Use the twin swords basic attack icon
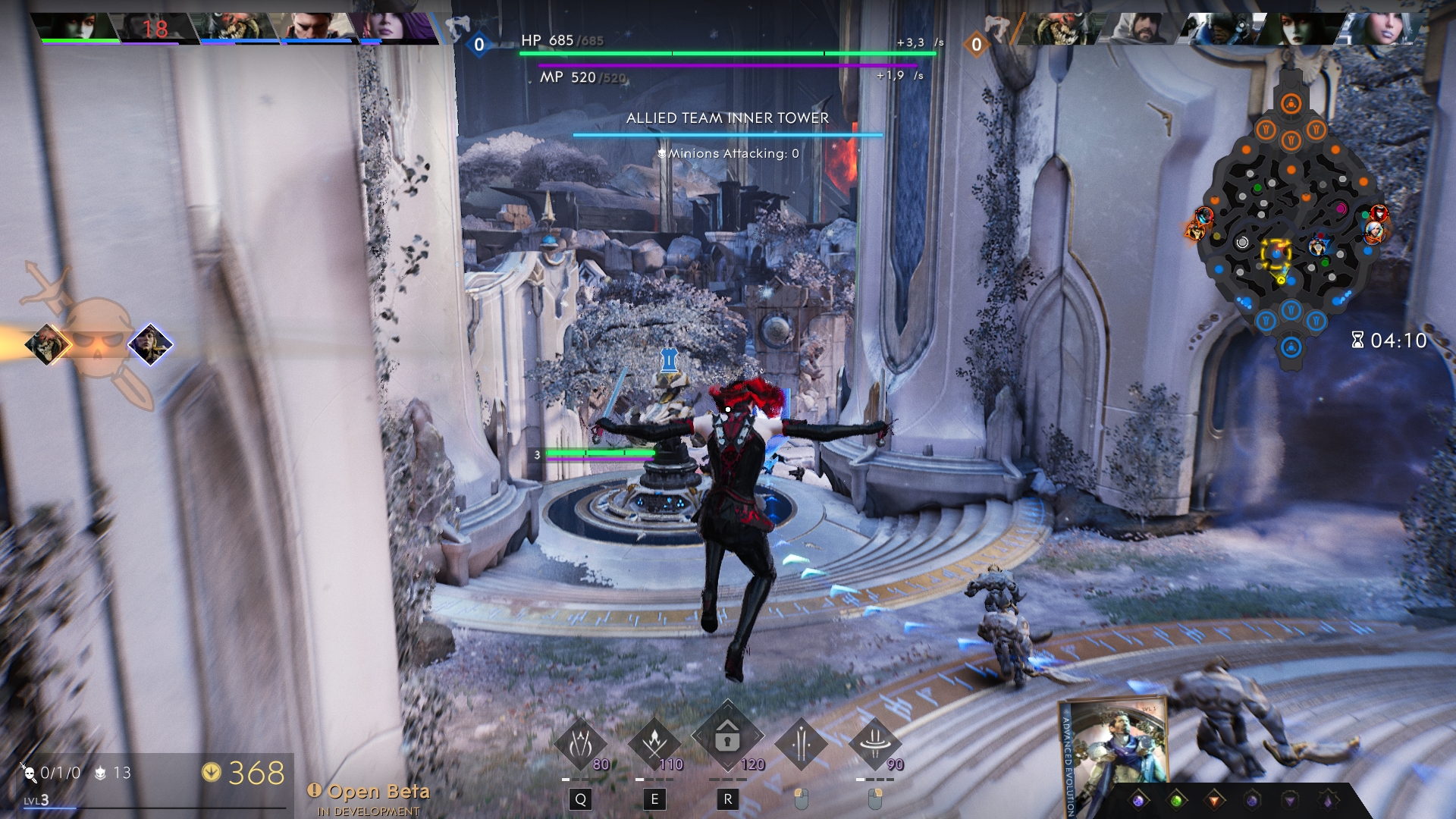This screenshot has width=1456, height=819. tap(801, 744)
